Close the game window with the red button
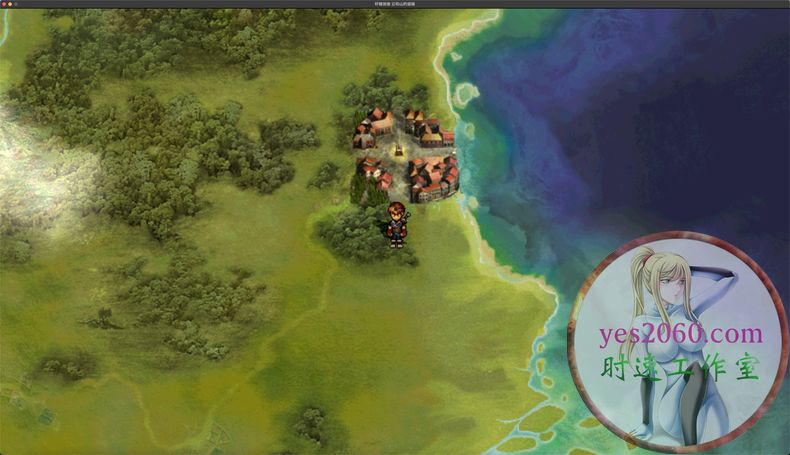 (x=4, y=4)
